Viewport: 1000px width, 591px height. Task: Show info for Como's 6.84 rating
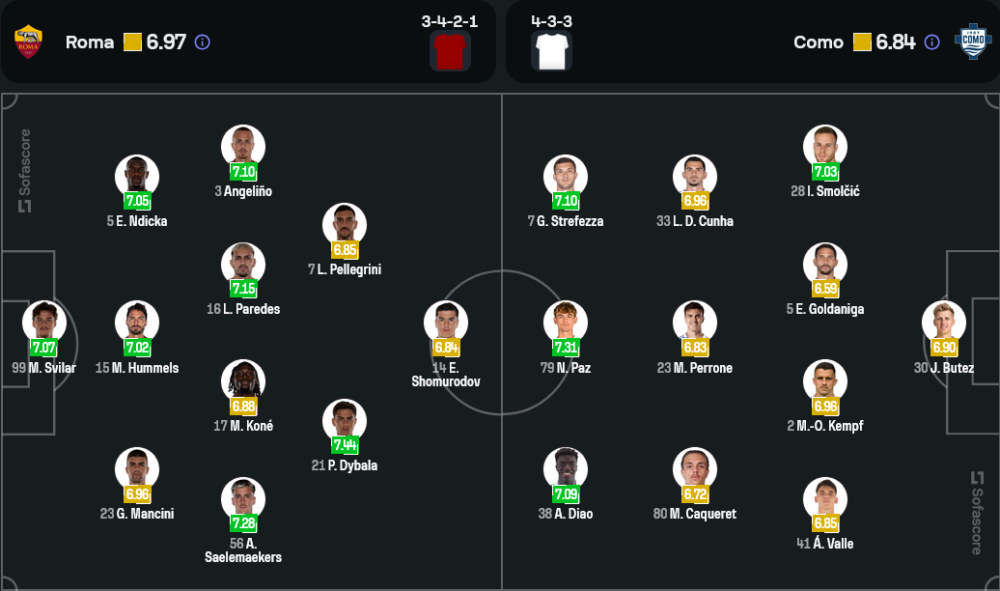(932, 42)
